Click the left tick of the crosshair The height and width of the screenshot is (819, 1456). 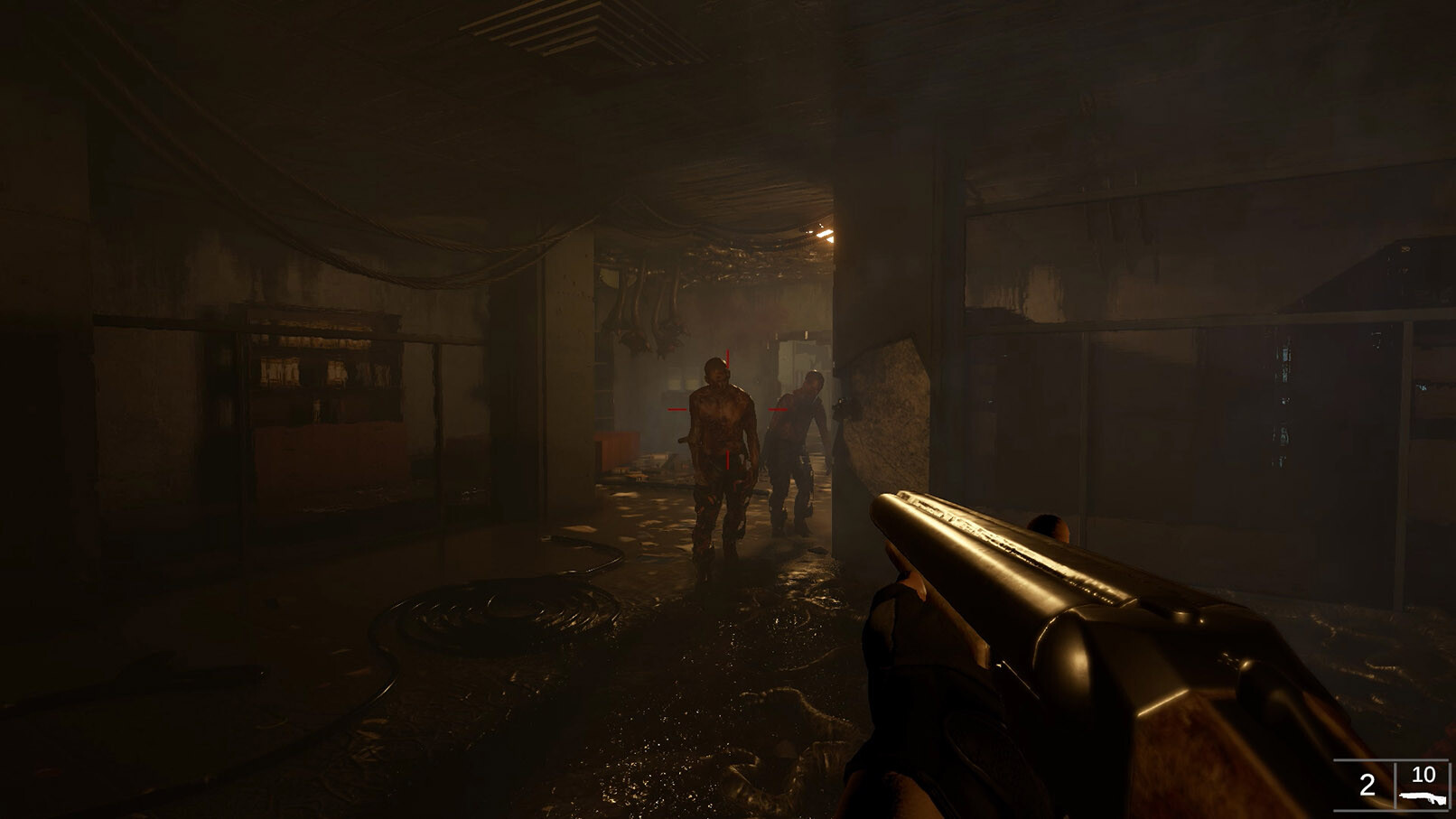677,409
